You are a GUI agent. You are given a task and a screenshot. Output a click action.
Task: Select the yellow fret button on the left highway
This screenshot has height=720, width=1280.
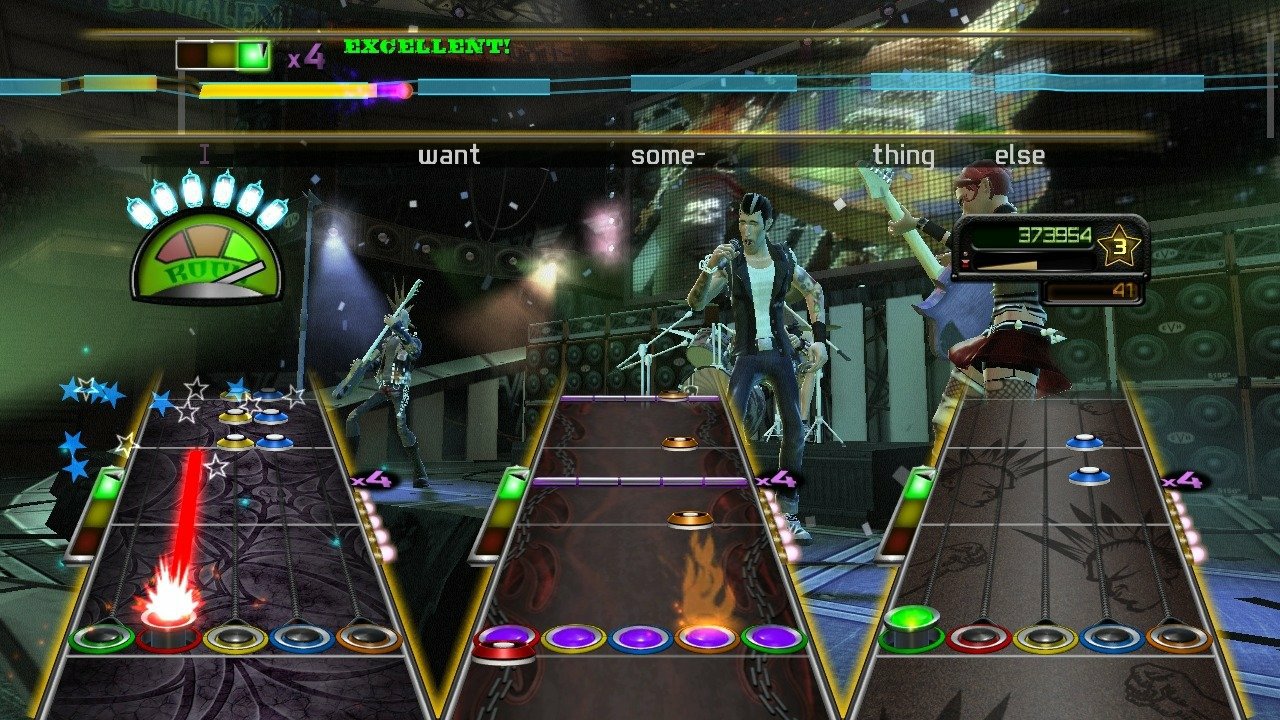point(232,638)
